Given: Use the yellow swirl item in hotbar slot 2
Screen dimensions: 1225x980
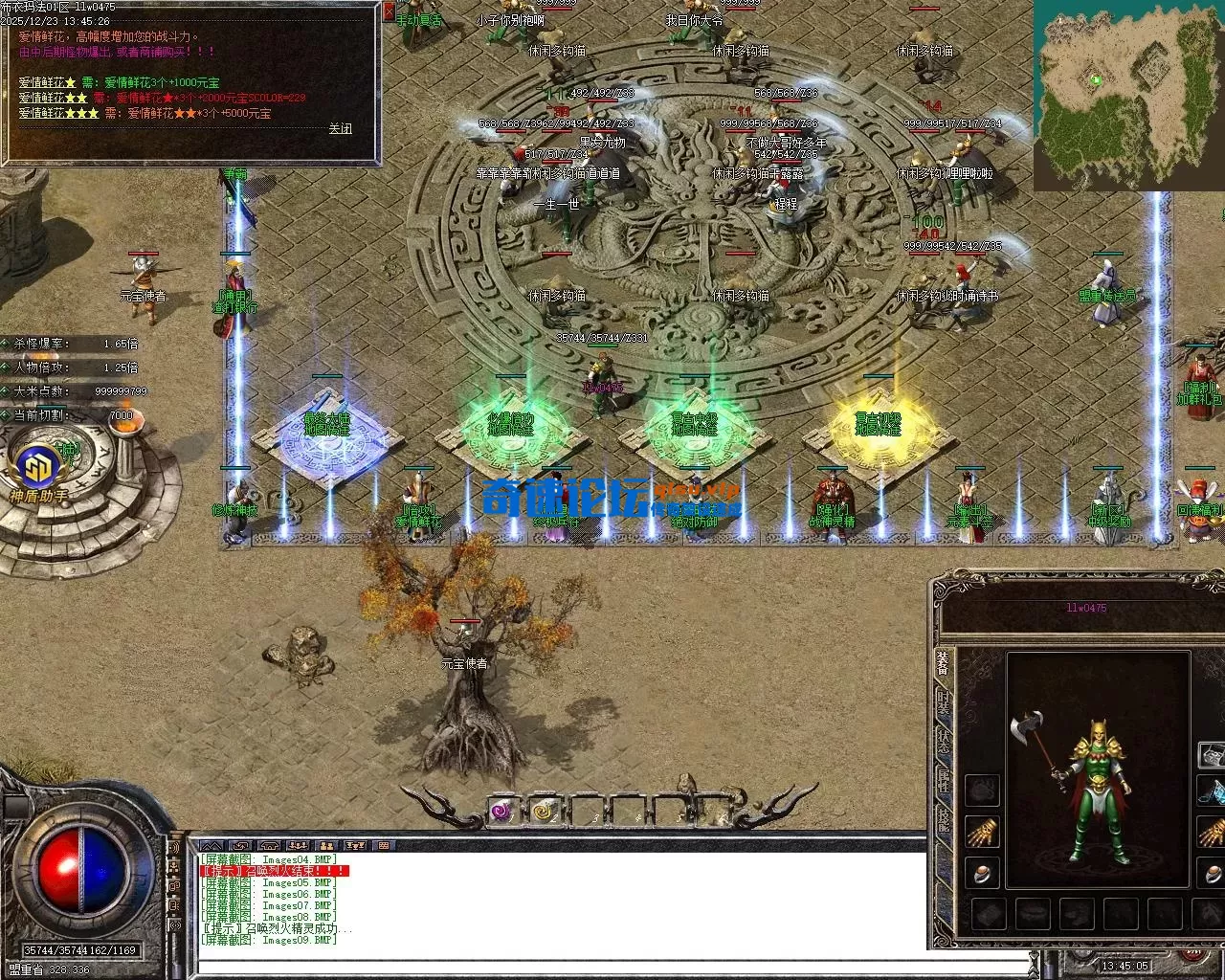Looking at the screenshot, I should pyautogui.click(x=545, y=812).
